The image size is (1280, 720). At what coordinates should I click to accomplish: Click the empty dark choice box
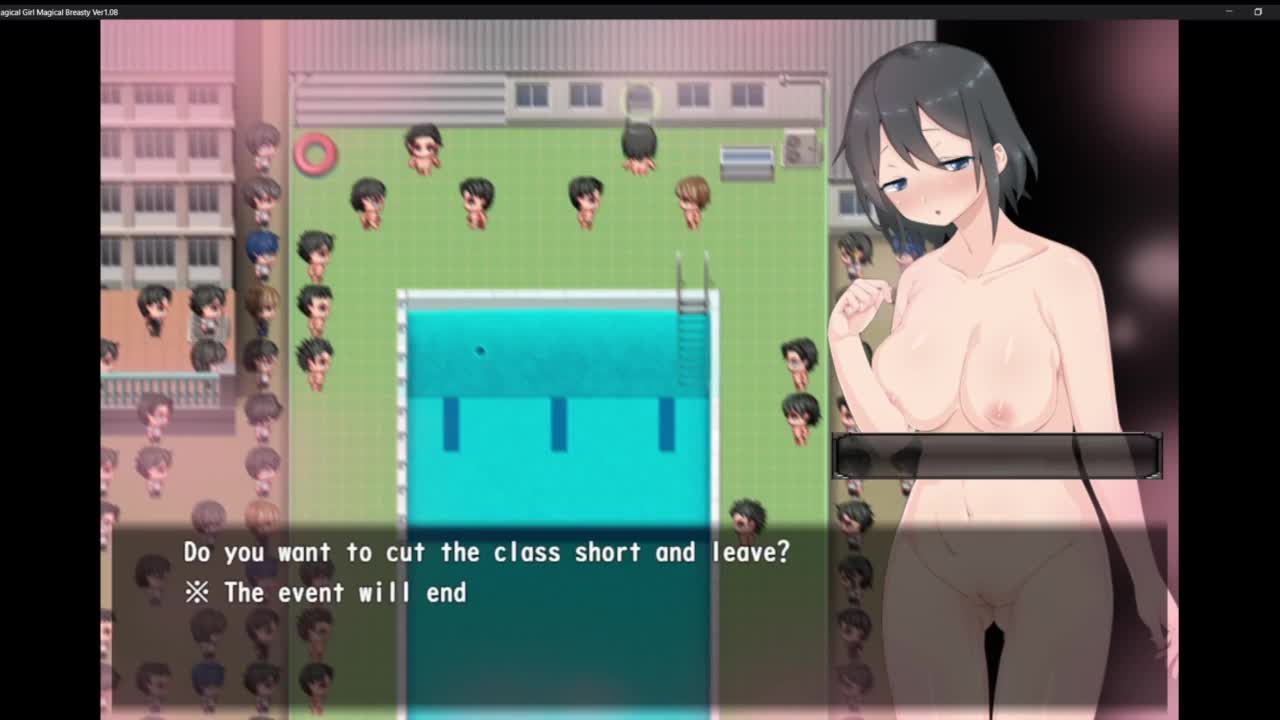click(x=996, y=456)
